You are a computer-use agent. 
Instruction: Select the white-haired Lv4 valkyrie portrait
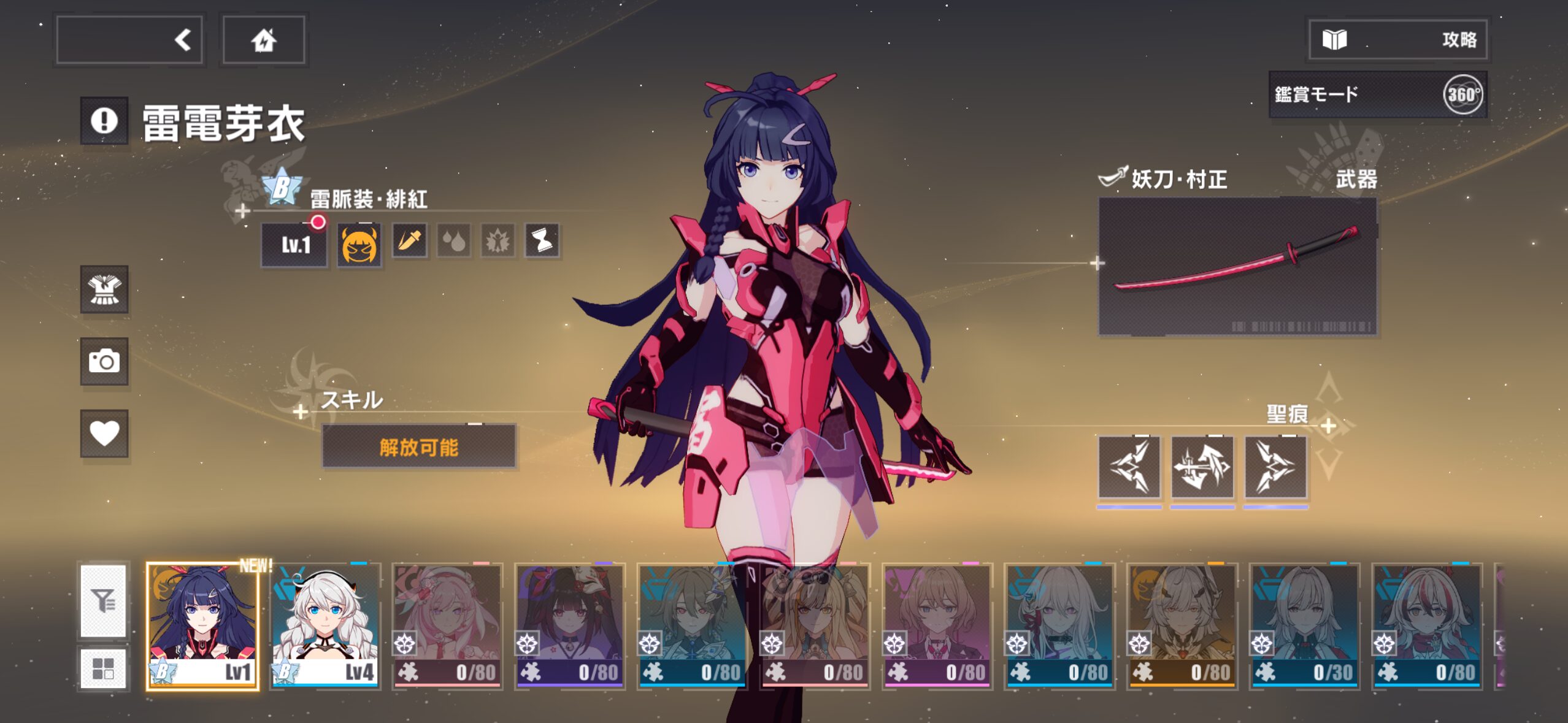coord(325,625)
